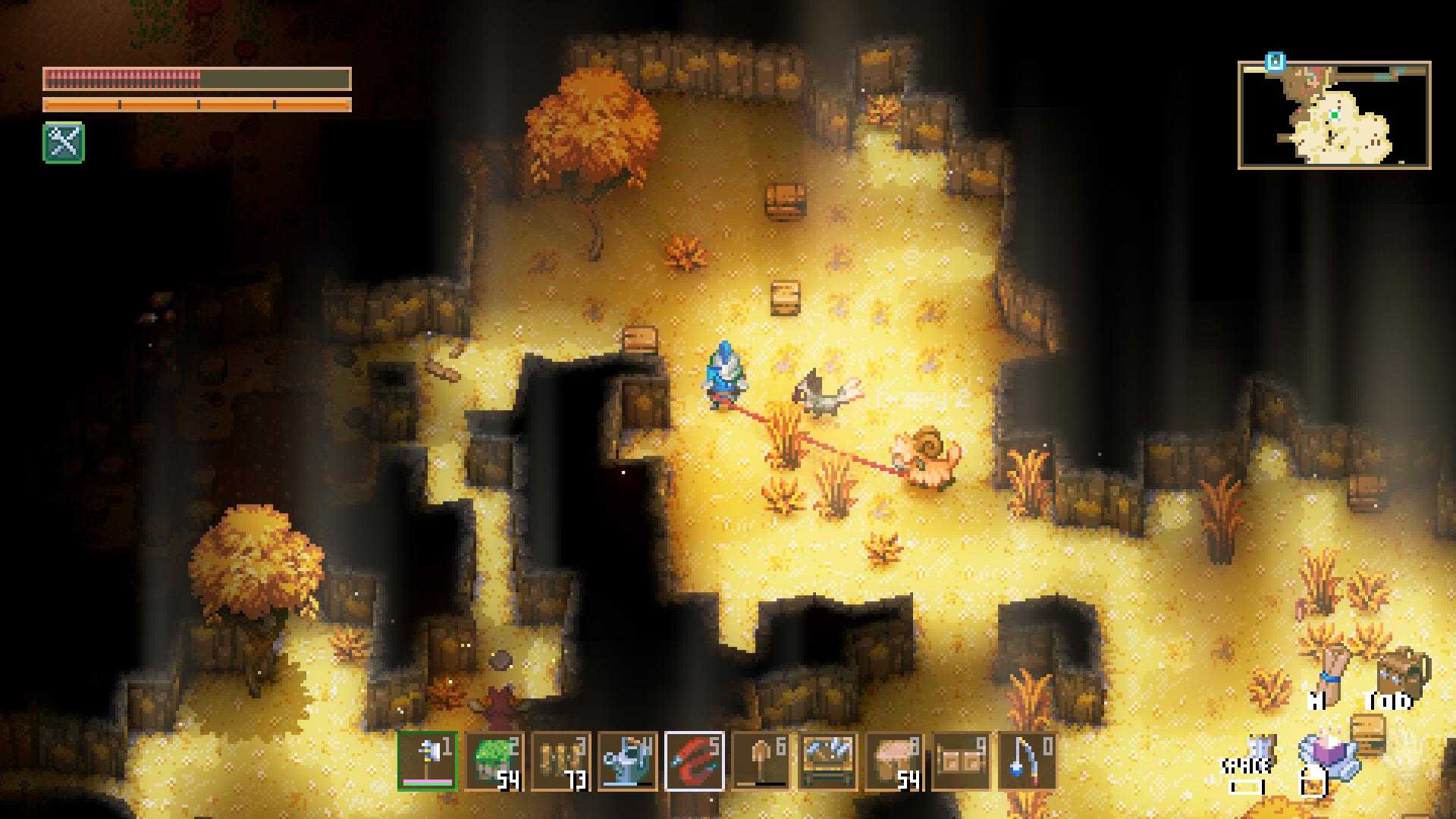Image resolution: width=1456 pixels, height=819 pixels.
Task: Choose the wheat stack in slot 3
Action: (x=561, y=761)
